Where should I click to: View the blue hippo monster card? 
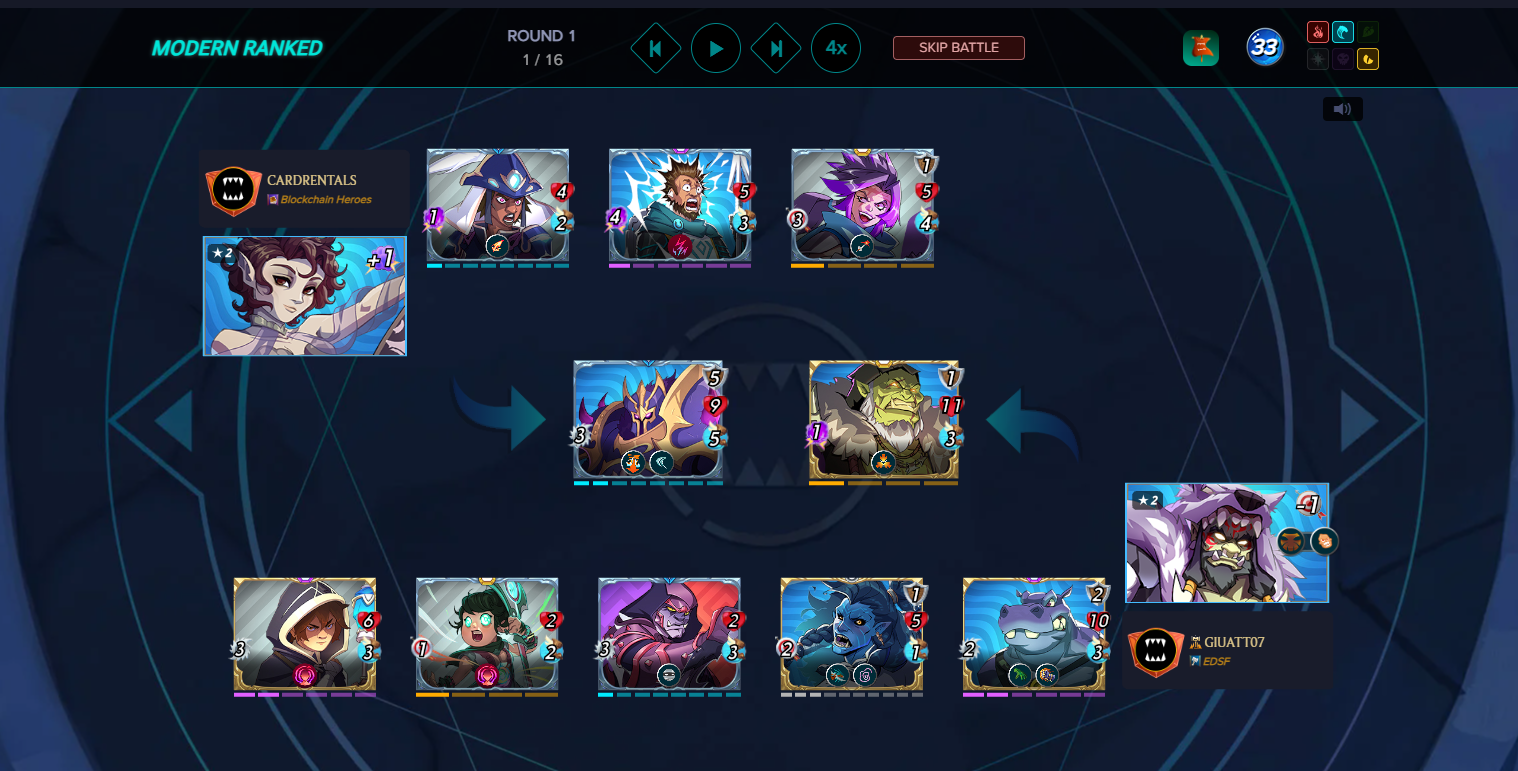pos(1034,634)
